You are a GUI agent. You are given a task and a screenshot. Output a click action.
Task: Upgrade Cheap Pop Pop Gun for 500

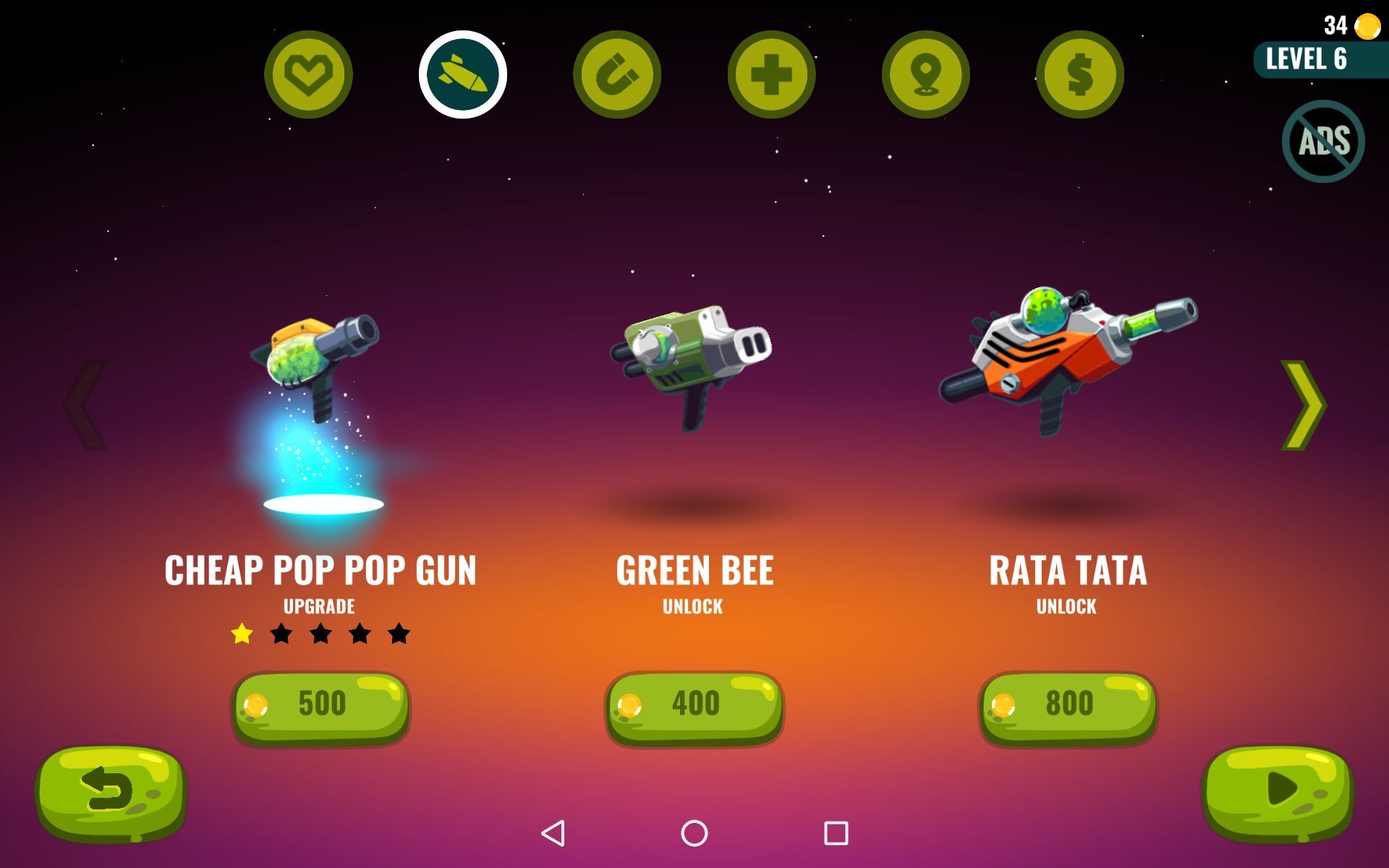320,706
